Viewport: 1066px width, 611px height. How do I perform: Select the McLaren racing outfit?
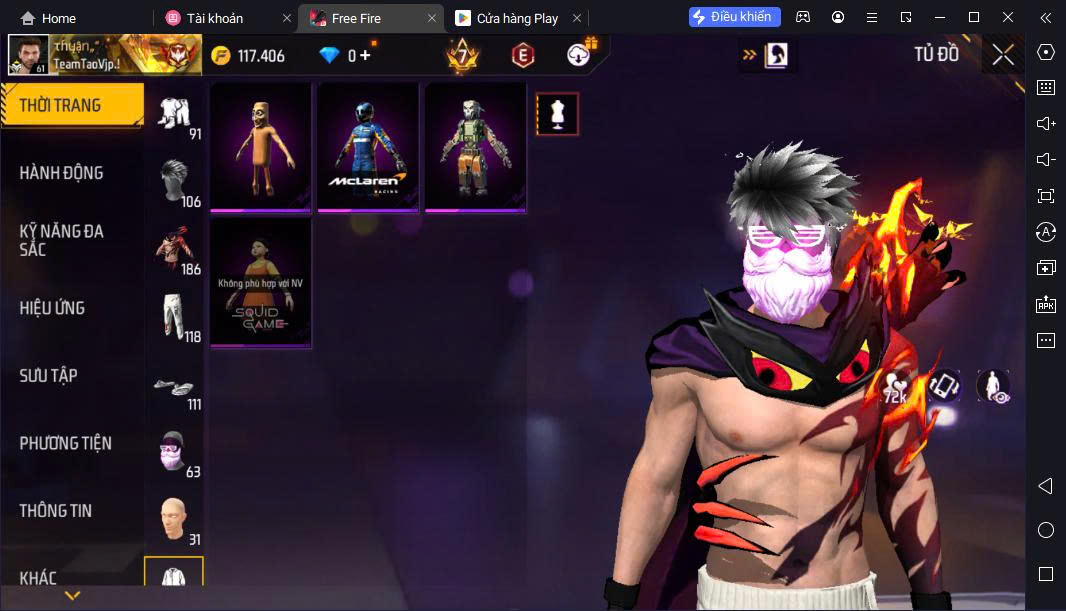[368, 147]
